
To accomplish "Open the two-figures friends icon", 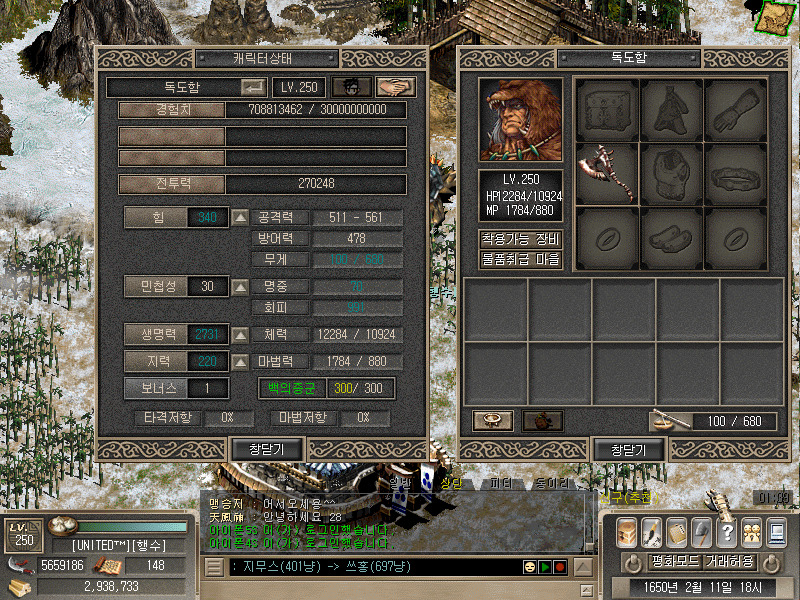I will 751,531.
